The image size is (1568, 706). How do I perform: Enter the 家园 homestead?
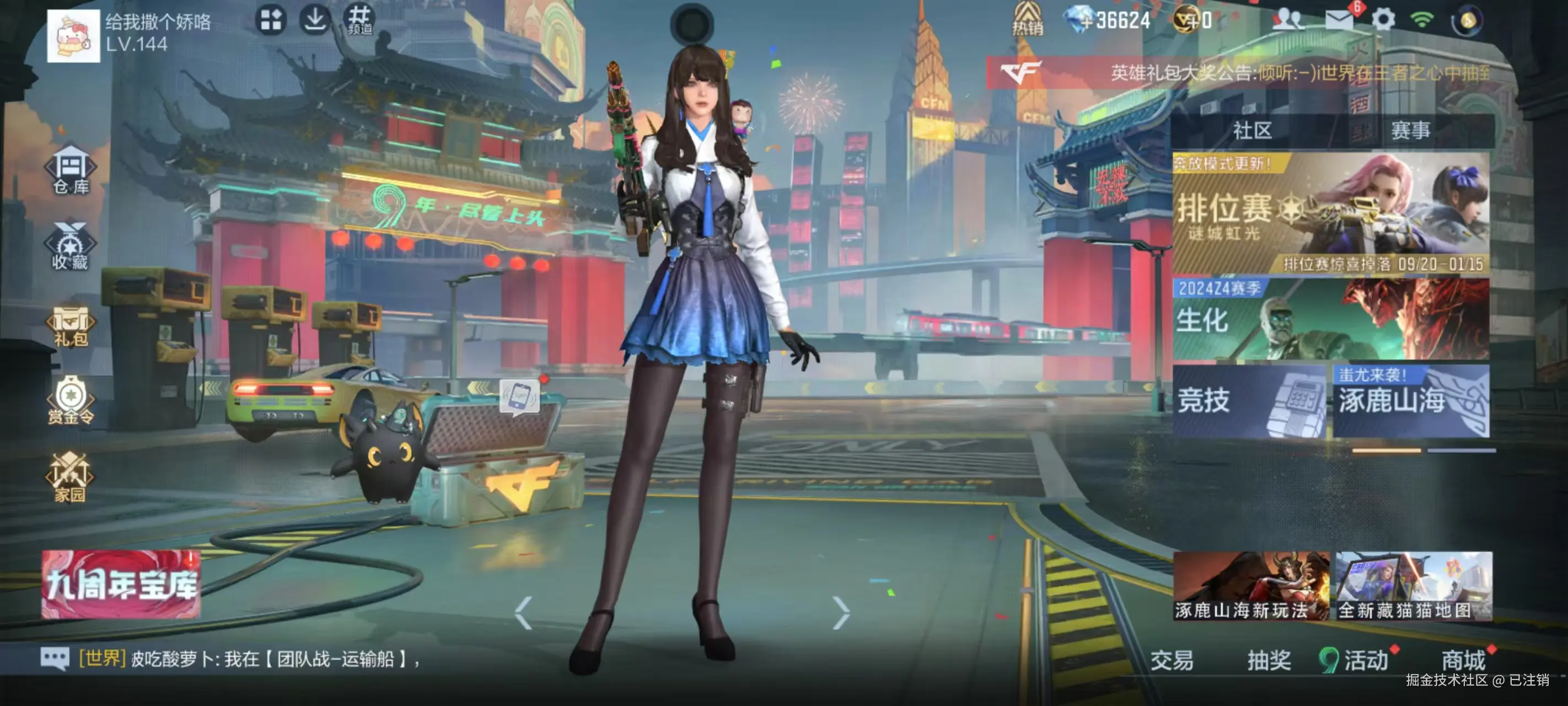click(x=69, y=478)
